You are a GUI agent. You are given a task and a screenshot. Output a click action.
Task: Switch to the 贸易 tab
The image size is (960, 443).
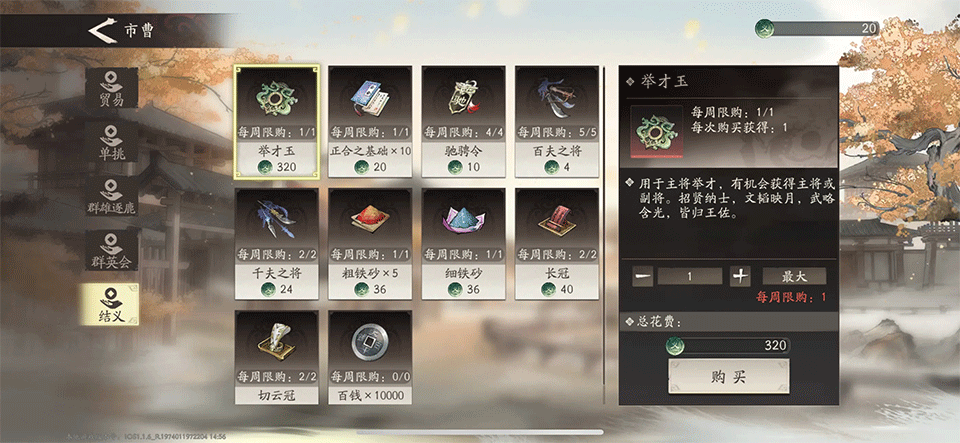point(111,88)
